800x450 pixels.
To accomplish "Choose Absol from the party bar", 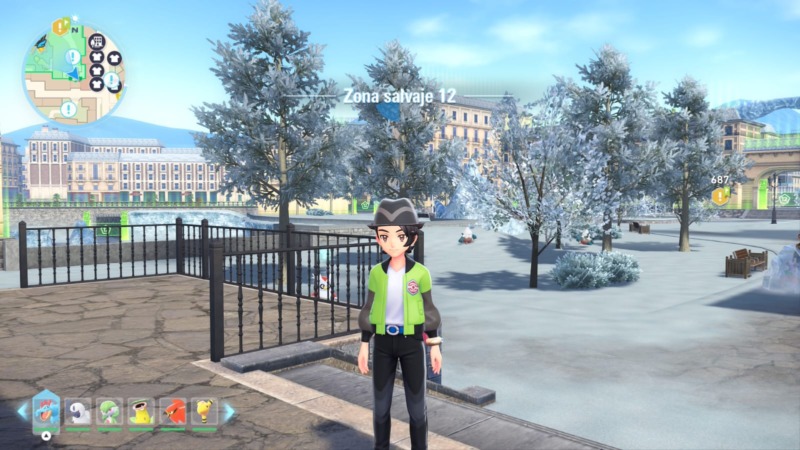I will 78,412.
